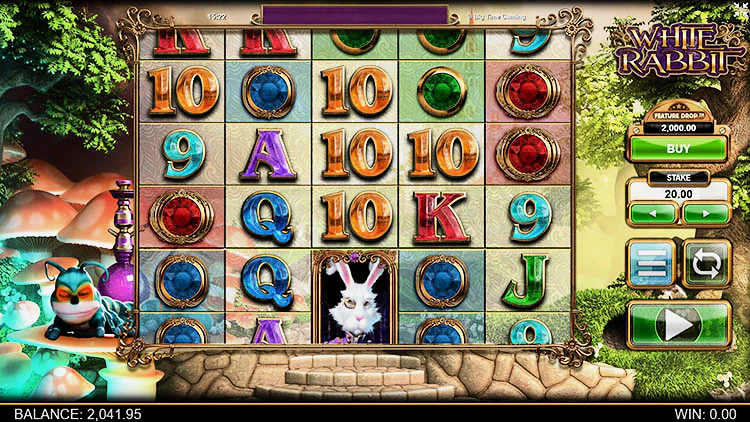Spin the reels with the green play button

[679, 324]
